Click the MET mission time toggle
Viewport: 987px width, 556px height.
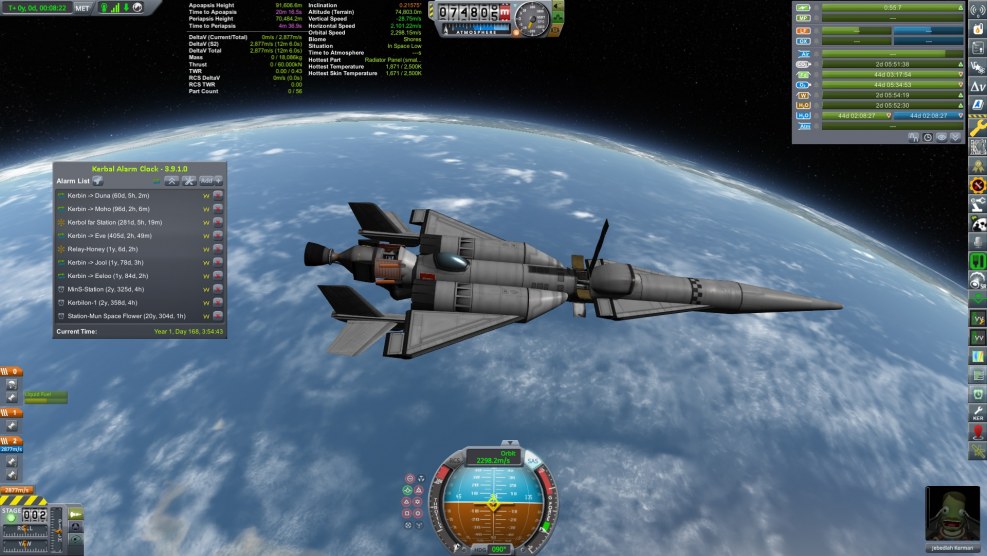tap(82, 7)
